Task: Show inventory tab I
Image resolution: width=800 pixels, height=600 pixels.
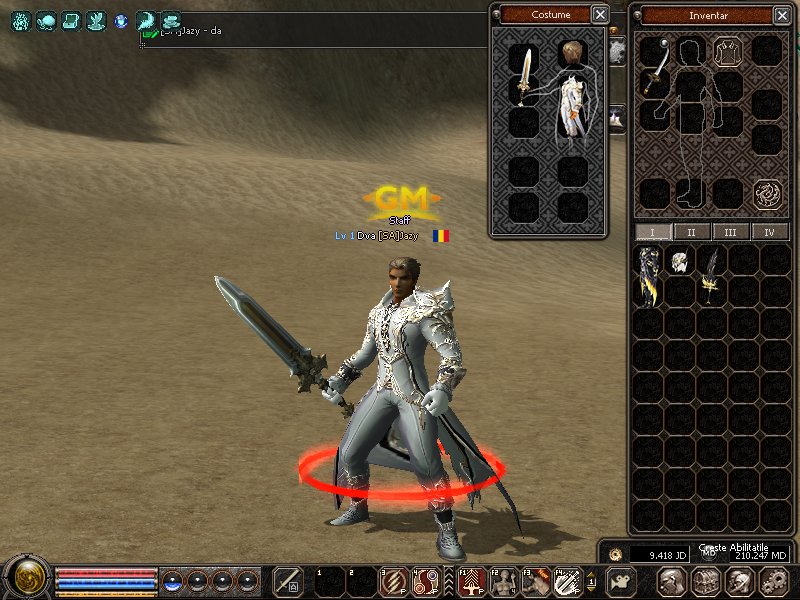Action: point(654,232)
